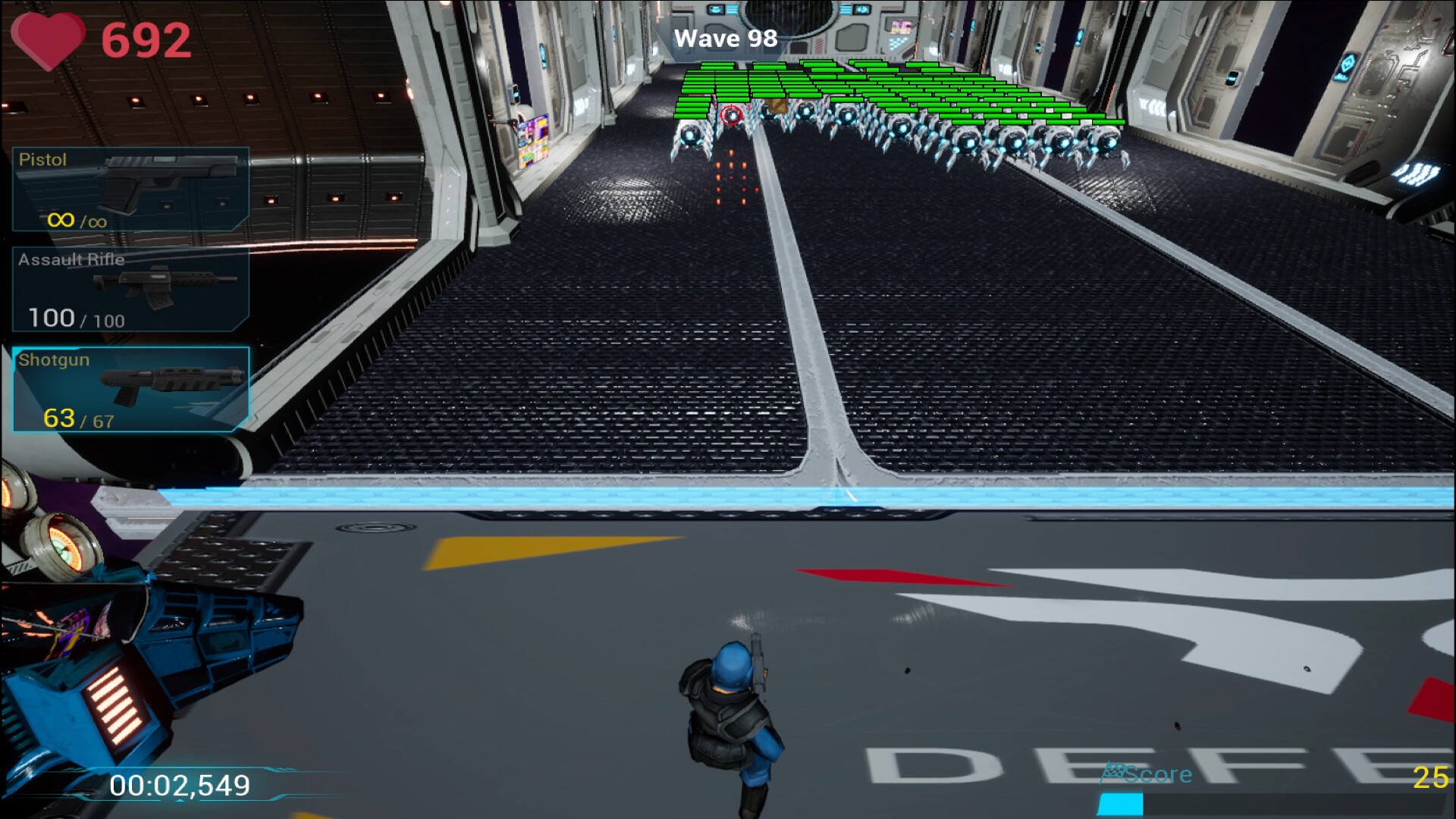Toggle the Pistol slot active state
This screenshot has height=819, width=1456.
[x=129, y=190]
